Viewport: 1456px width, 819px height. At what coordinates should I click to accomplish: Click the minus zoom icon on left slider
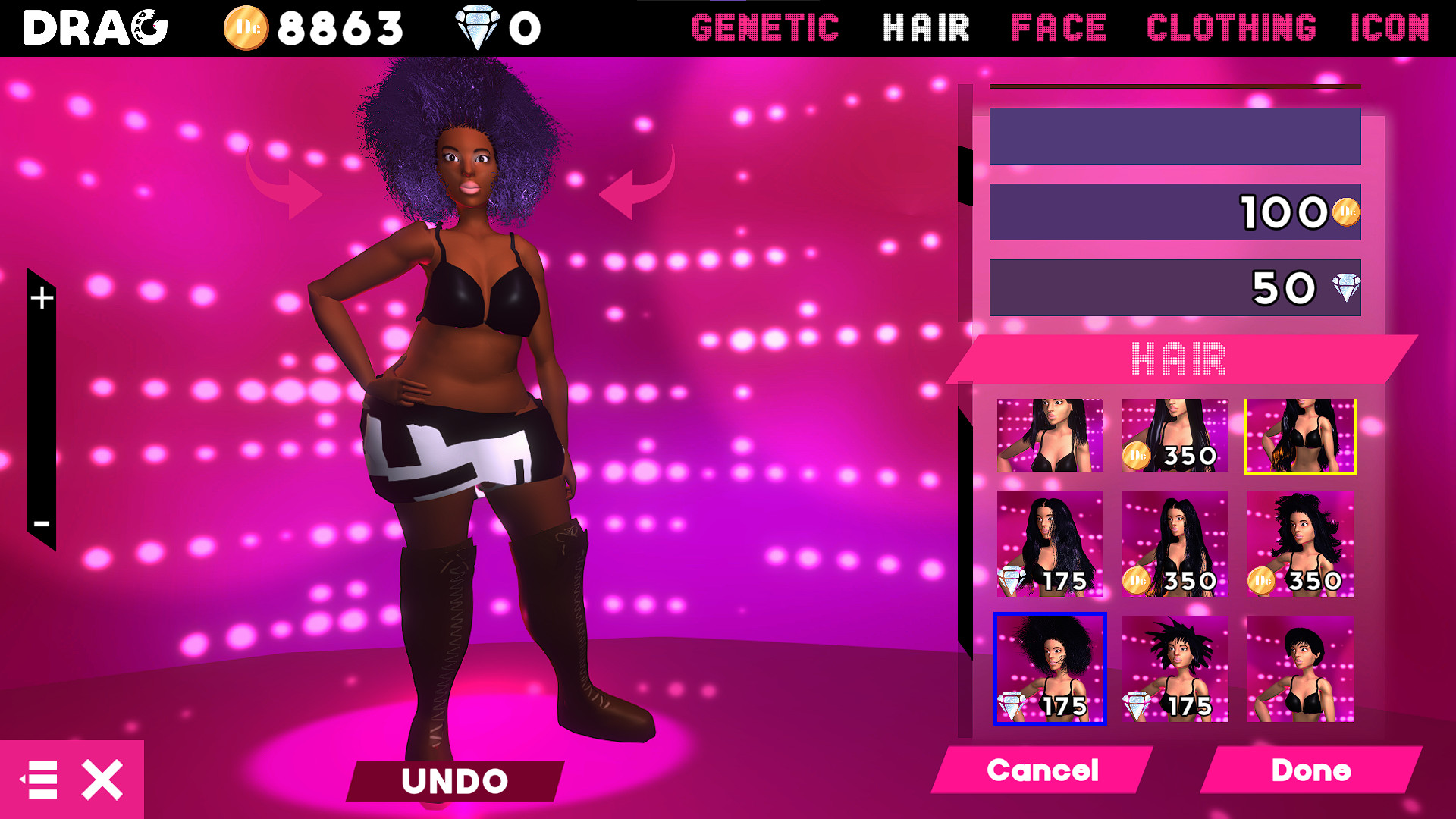pos(42,522)
